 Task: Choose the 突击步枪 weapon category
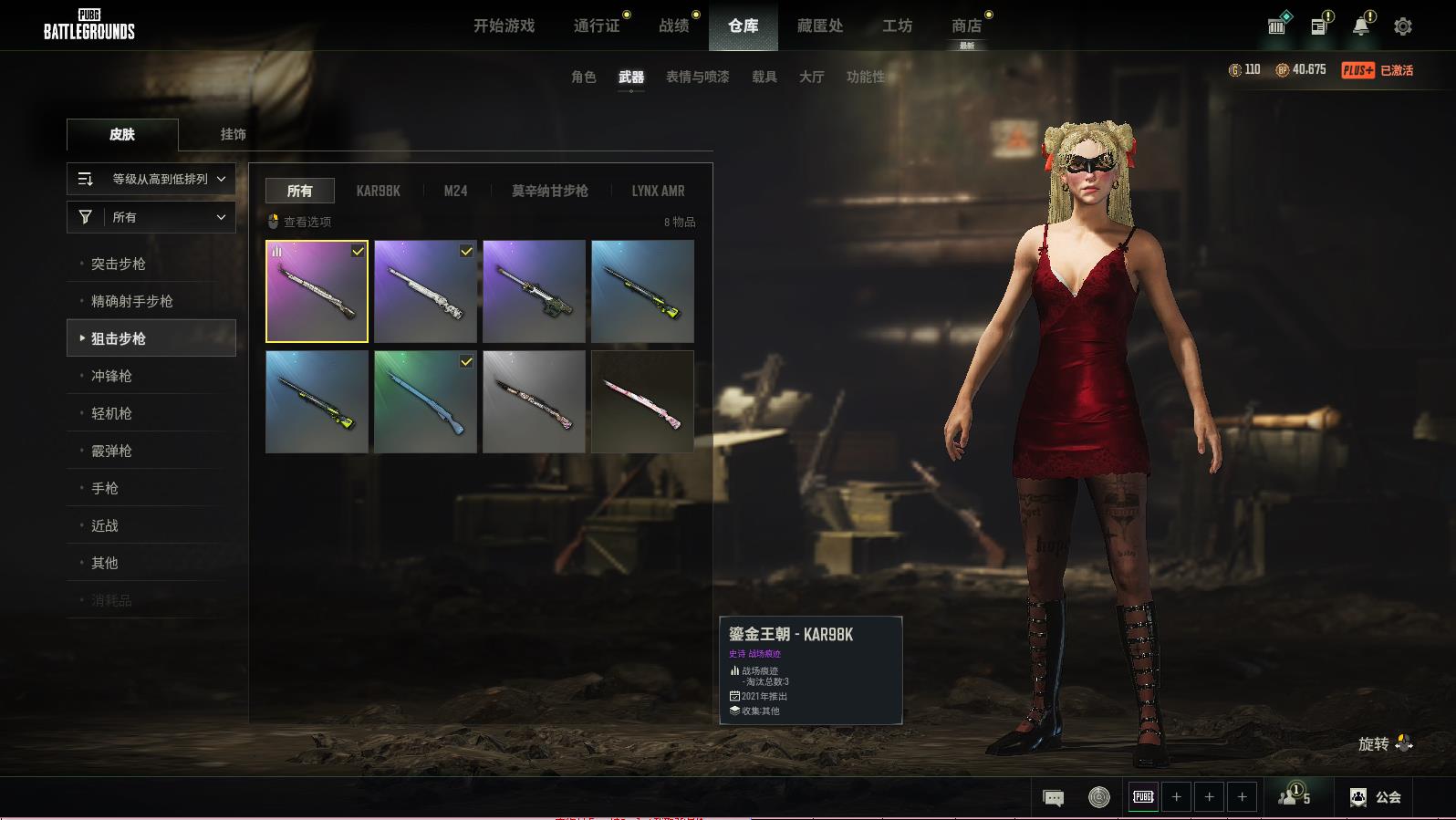click(x=119, y=264)
